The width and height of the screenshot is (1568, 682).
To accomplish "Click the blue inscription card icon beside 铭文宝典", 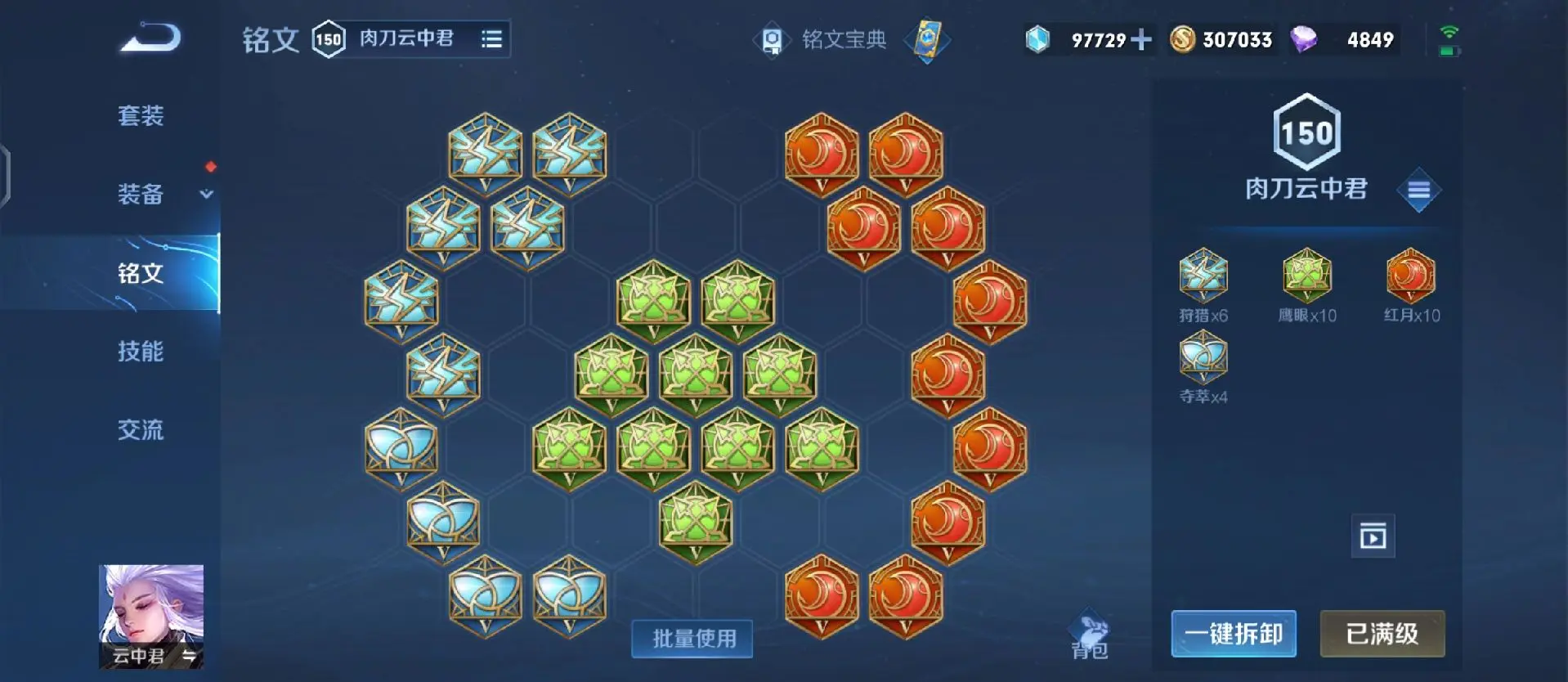I will click(926, 39).
